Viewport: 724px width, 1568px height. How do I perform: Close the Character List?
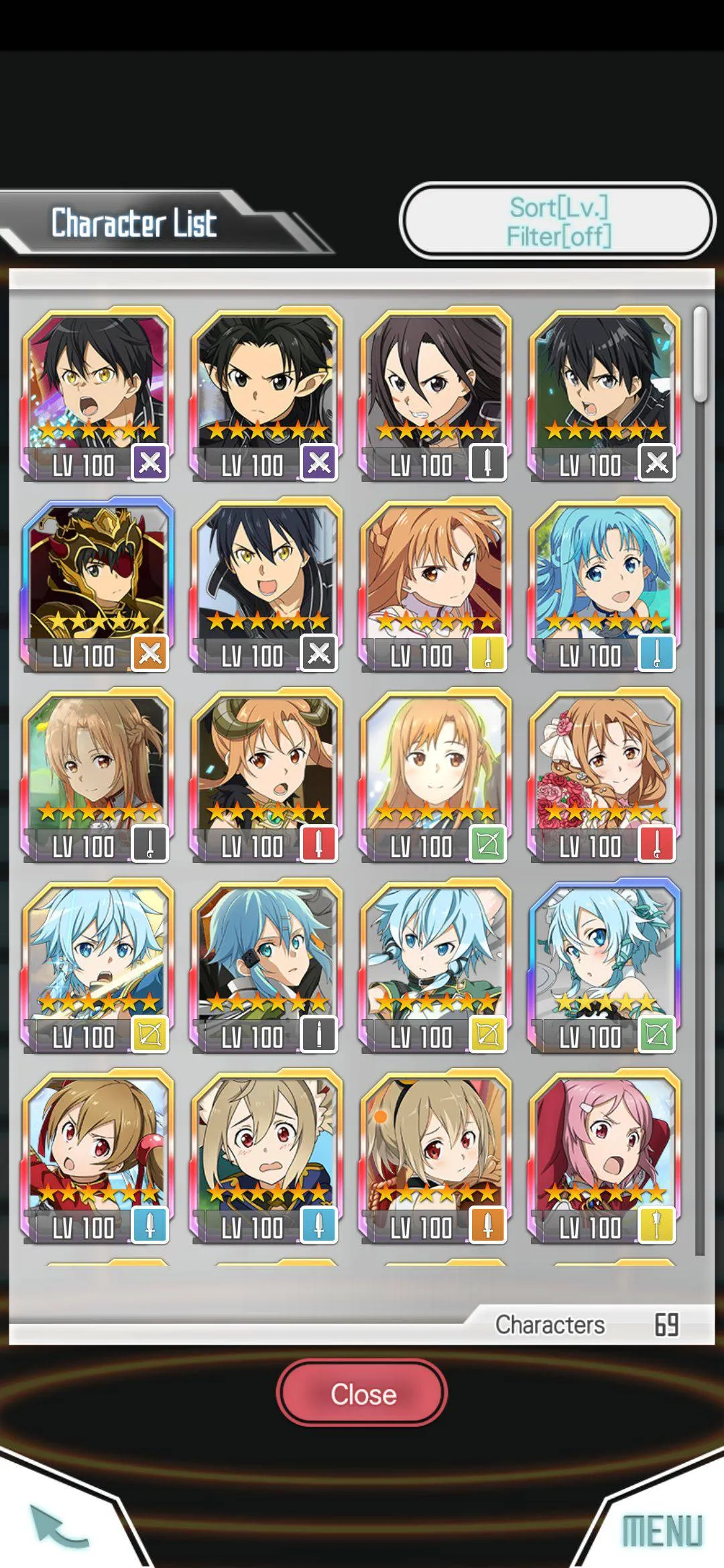tap(362, 1394)
